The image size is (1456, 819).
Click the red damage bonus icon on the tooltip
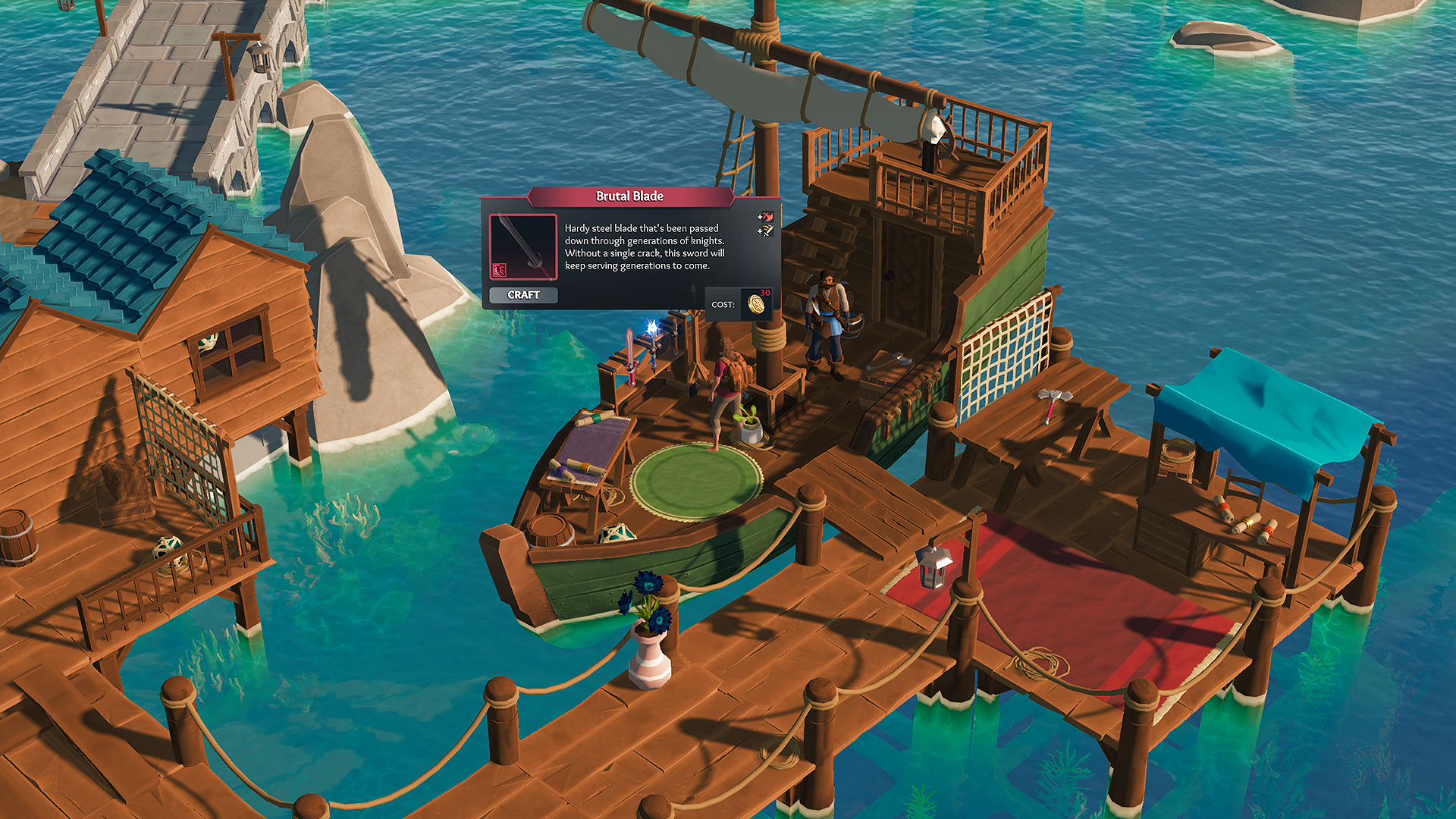point(770,218)
